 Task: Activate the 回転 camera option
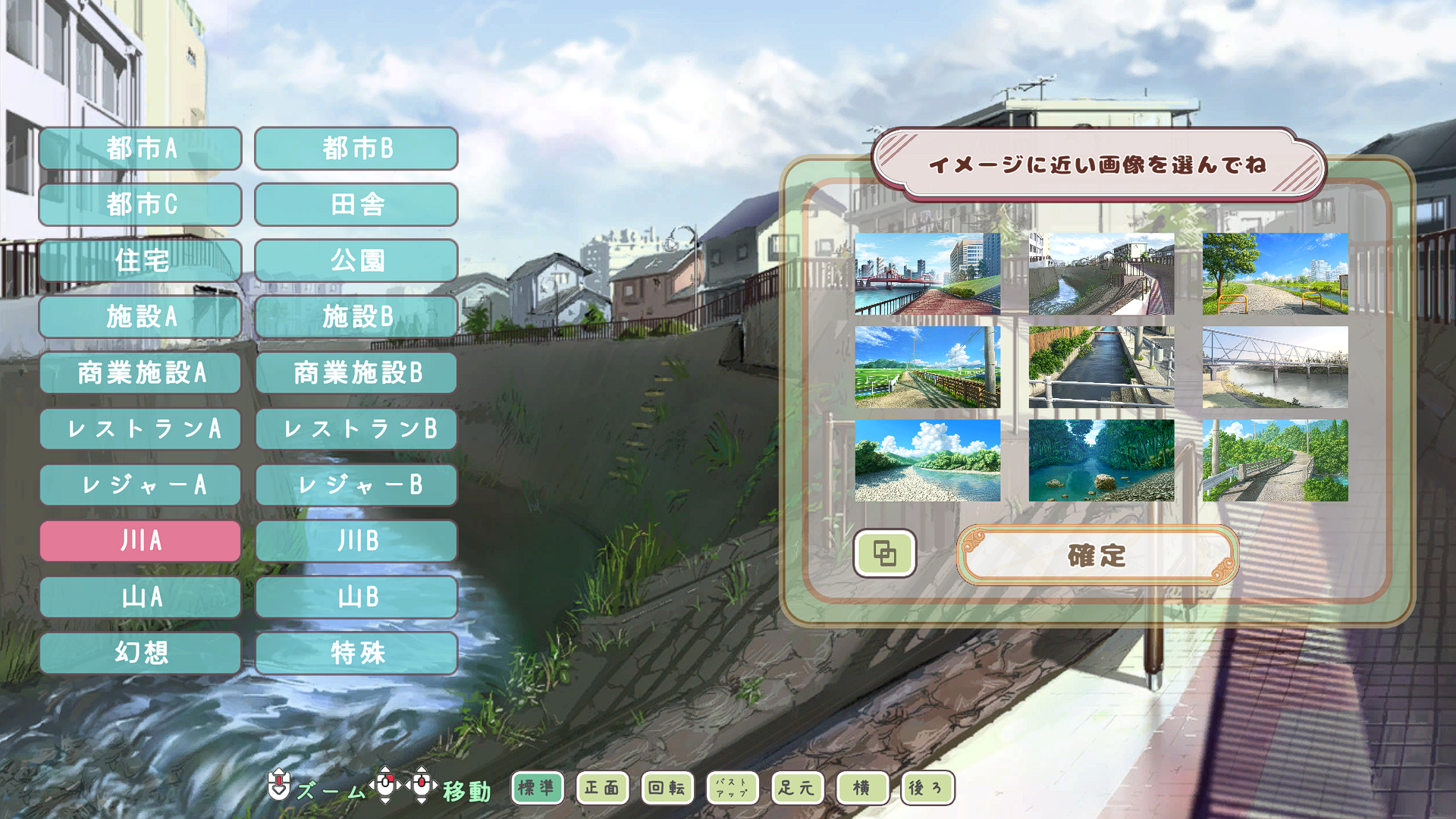click(x=667, y=788)
